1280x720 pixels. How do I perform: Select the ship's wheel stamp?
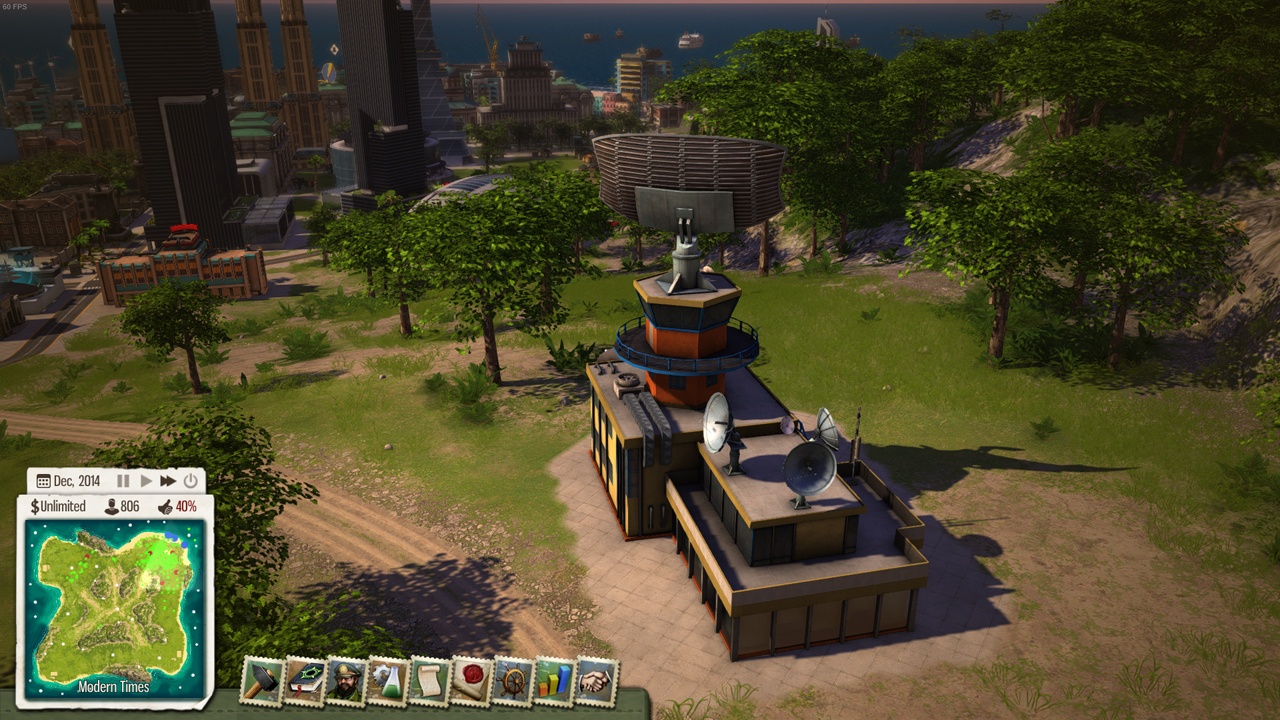coord(513,682)
